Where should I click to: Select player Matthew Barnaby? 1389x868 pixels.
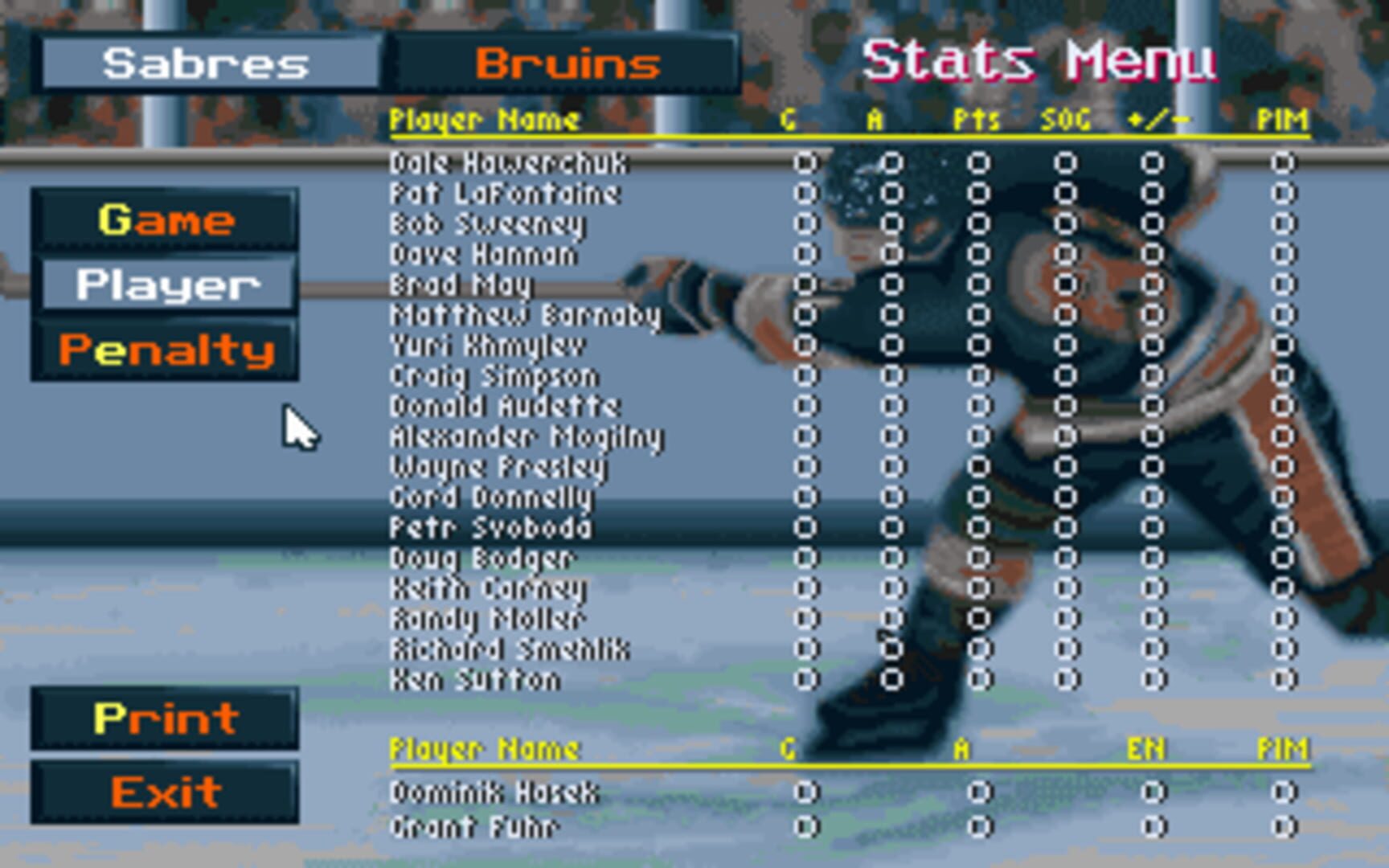pos(527,314)
